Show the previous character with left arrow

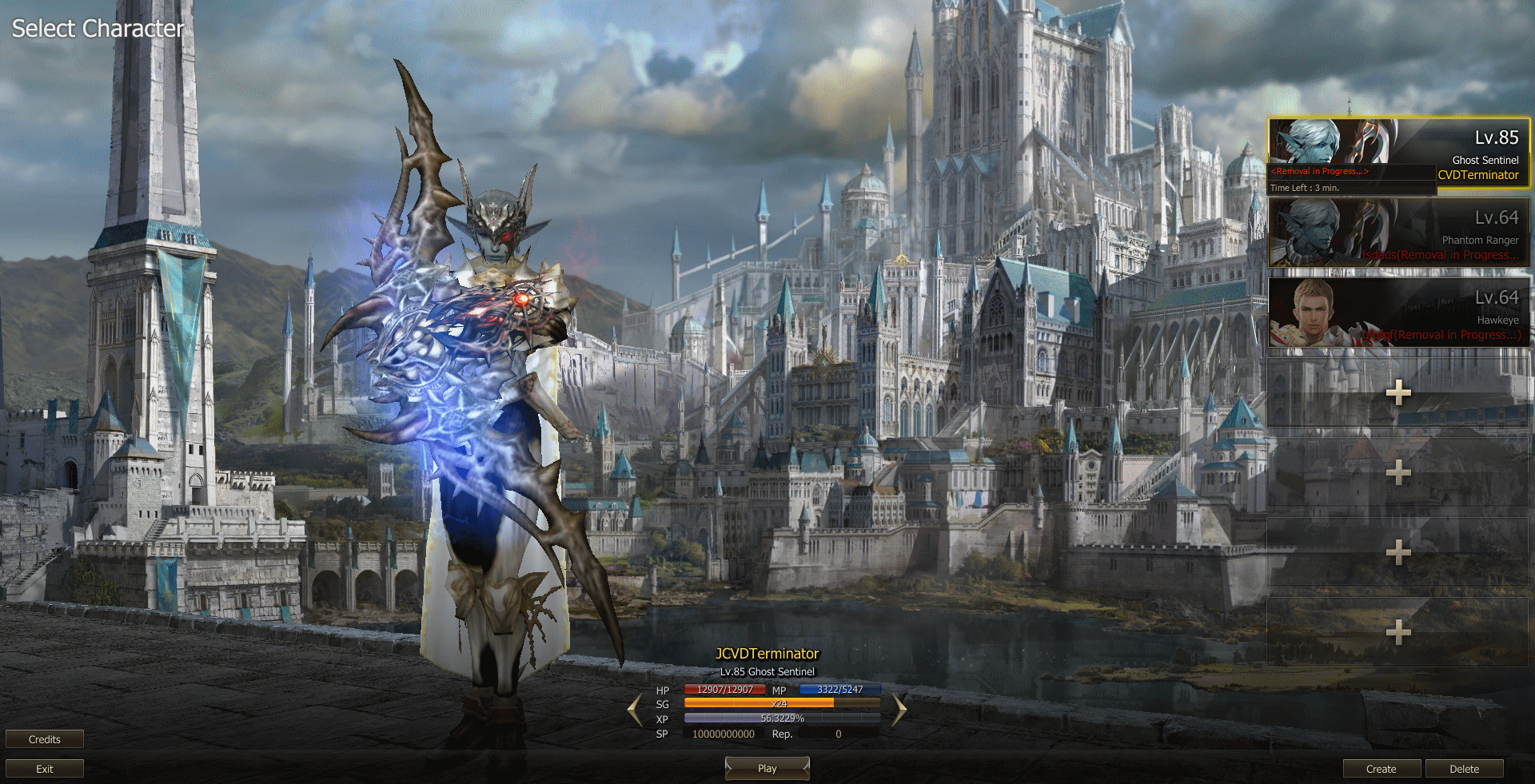[636, 710]
